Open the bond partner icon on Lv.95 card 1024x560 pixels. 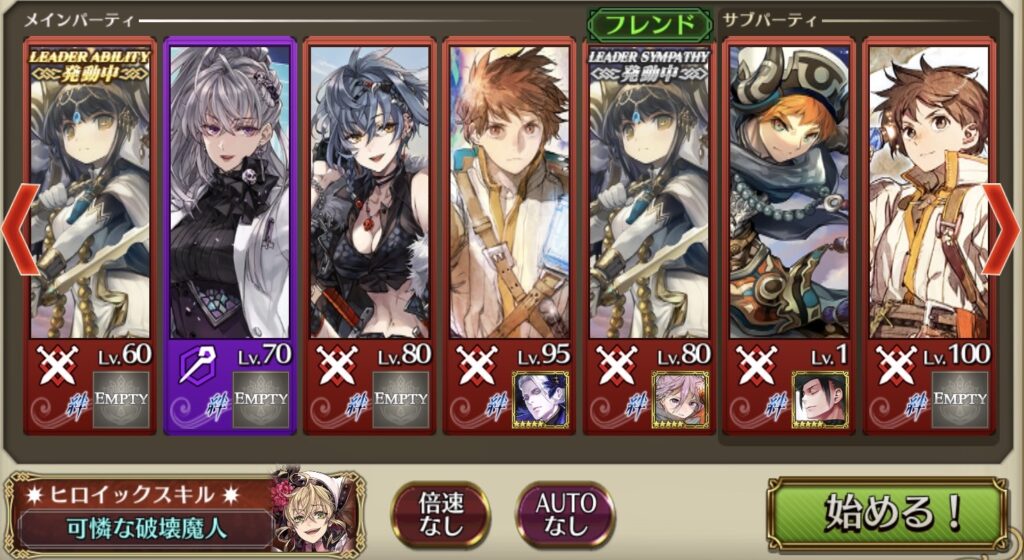point(540,399)
